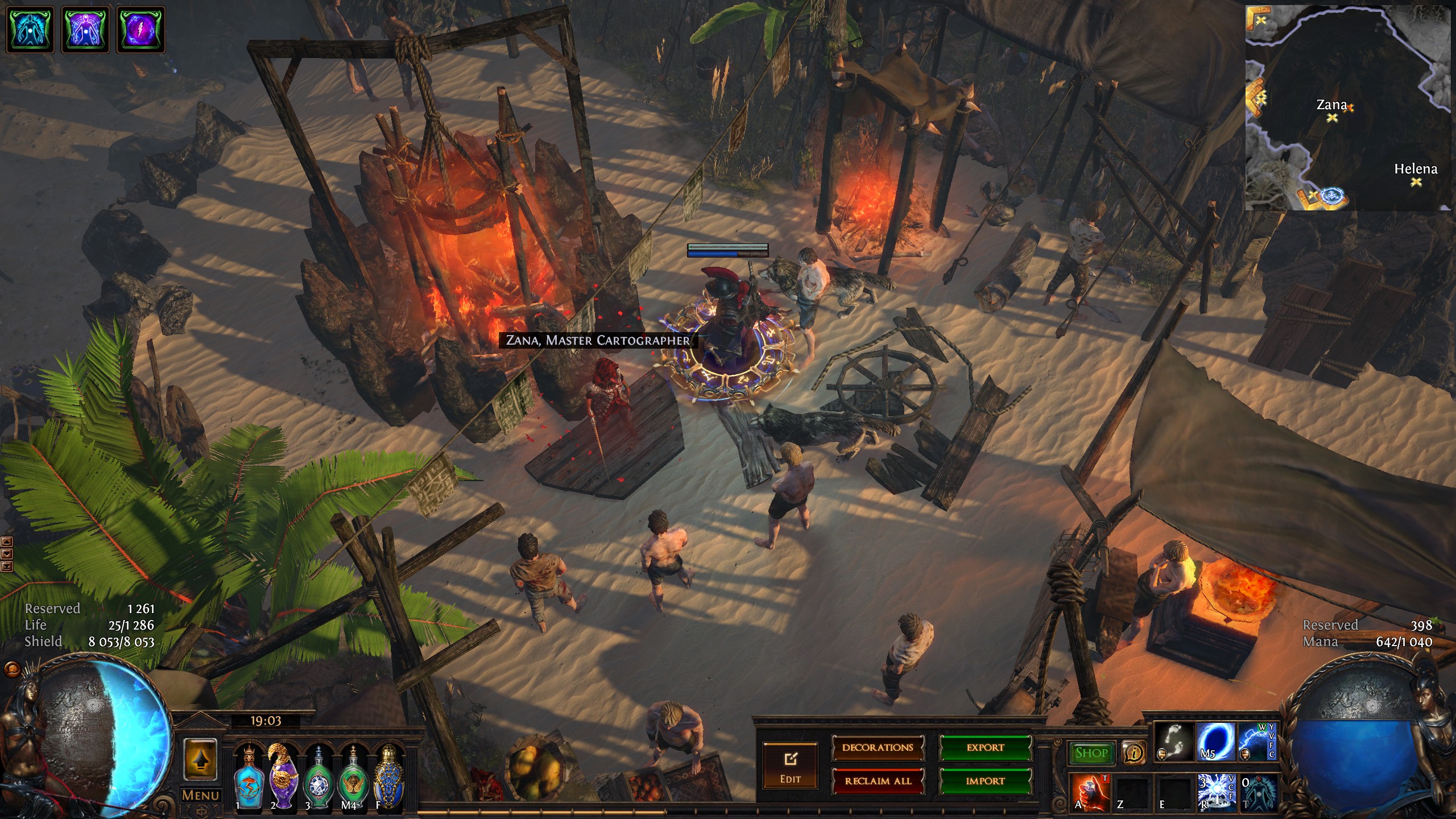This screenshot has width=1456, height=819.
Task: Activate the blue humanoid aura skill
Action: coord(1259,791)
